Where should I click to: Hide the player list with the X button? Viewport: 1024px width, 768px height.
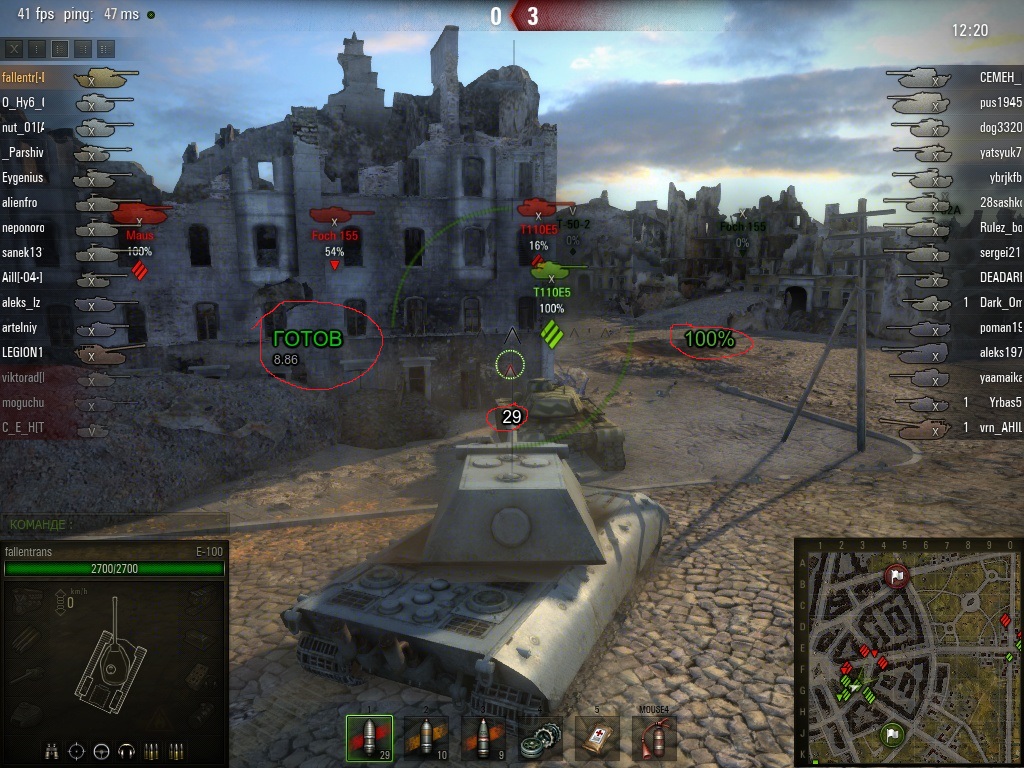pos(14,48)
